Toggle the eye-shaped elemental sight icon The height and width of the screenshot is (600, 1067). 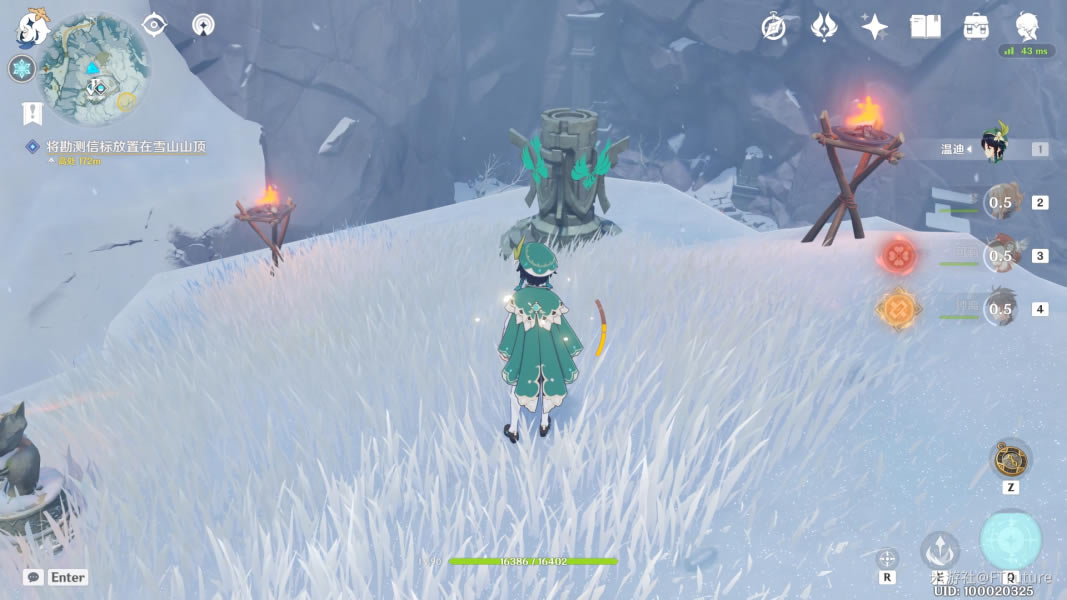154,25
